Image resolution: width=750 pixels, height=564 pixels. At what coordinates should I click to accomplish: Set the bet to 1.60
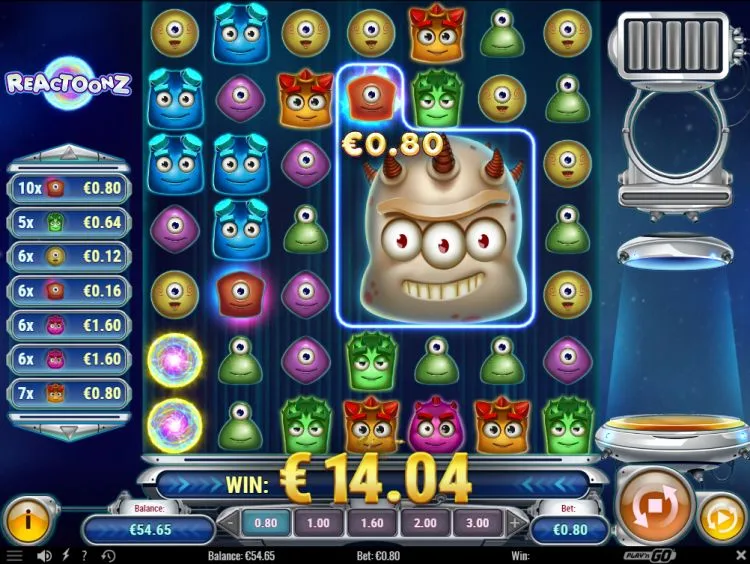coord(372,522)
